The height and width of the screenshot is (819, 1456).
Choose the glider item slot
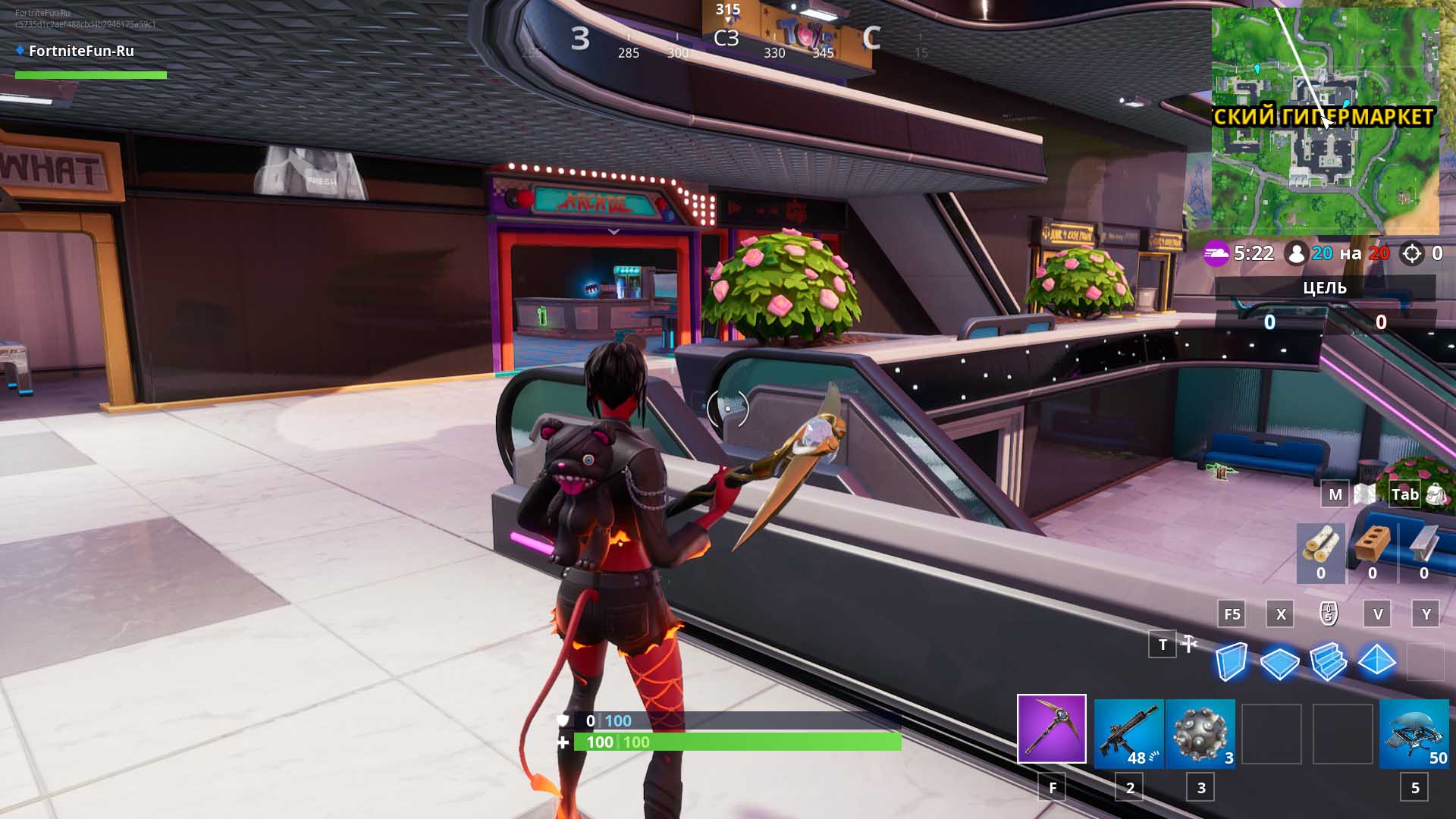1414,733
